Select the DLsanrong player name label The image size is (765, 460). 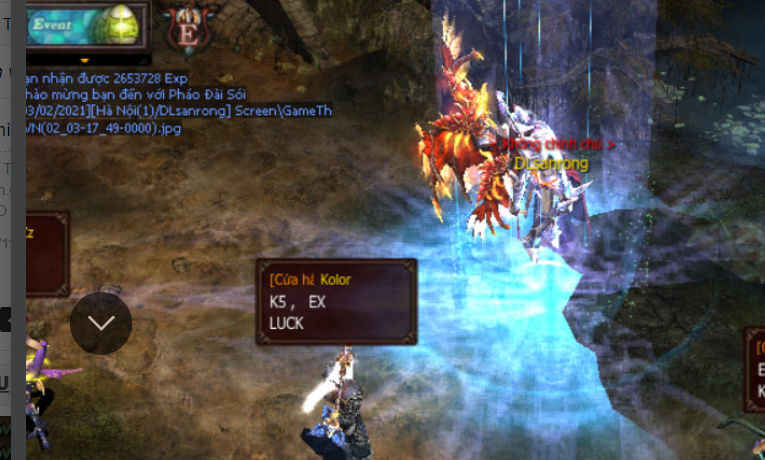[551, 162]
